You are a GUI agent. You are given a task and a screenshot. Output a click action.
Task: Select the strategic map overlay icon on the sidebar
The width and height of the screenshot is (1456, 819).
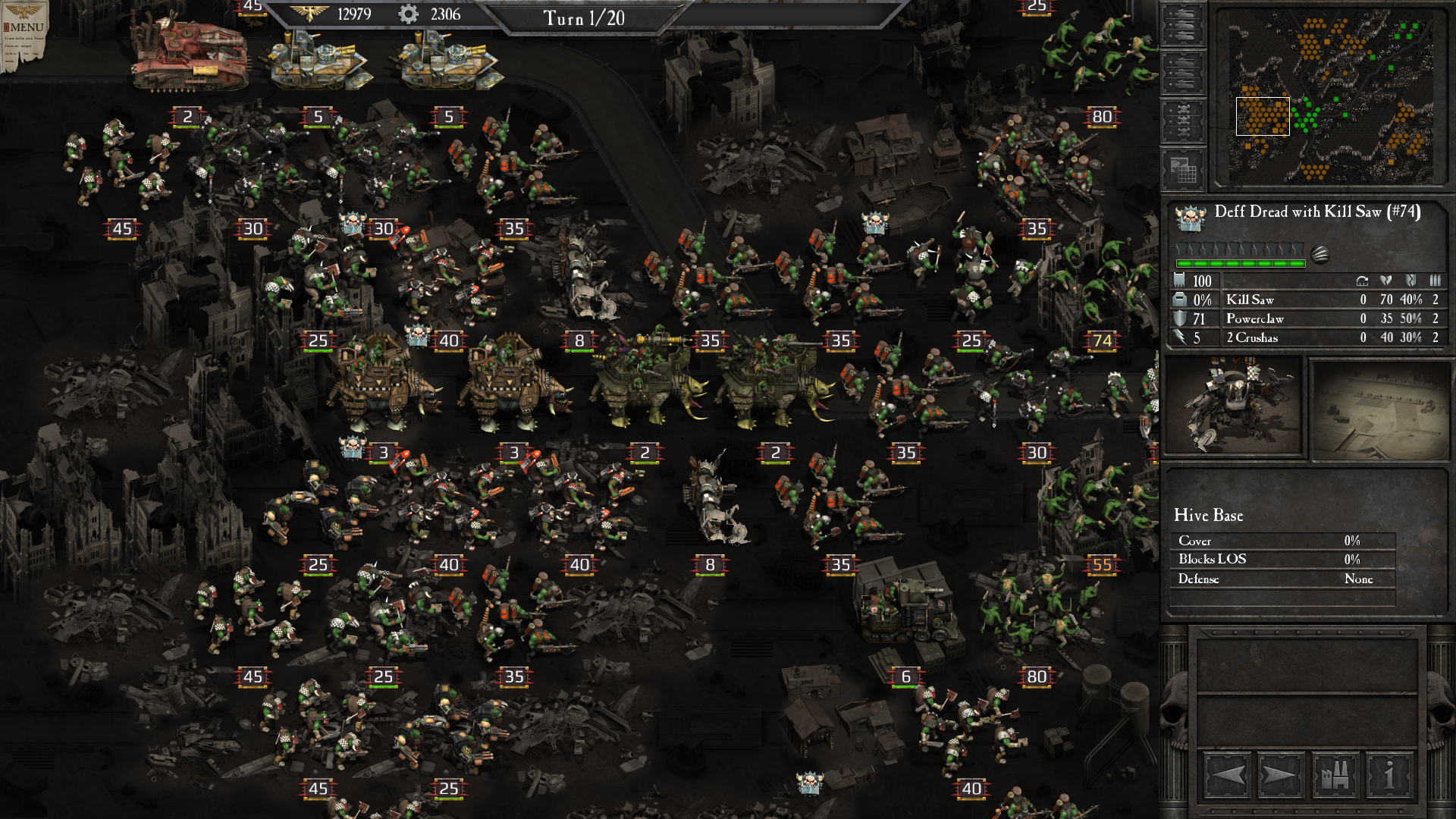point(1183,168)
